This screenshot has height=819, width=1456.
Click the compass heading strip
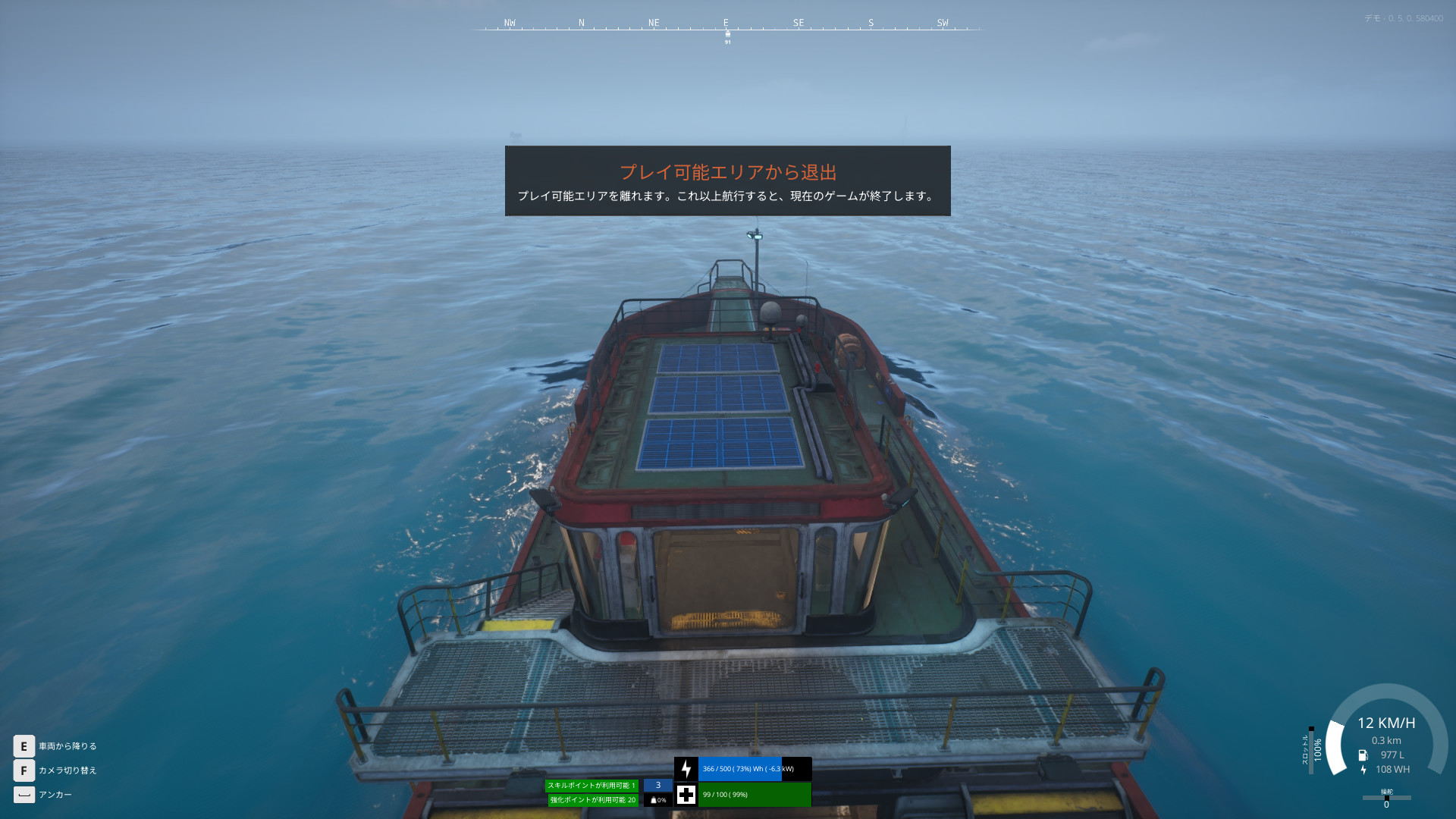(727, 27)
